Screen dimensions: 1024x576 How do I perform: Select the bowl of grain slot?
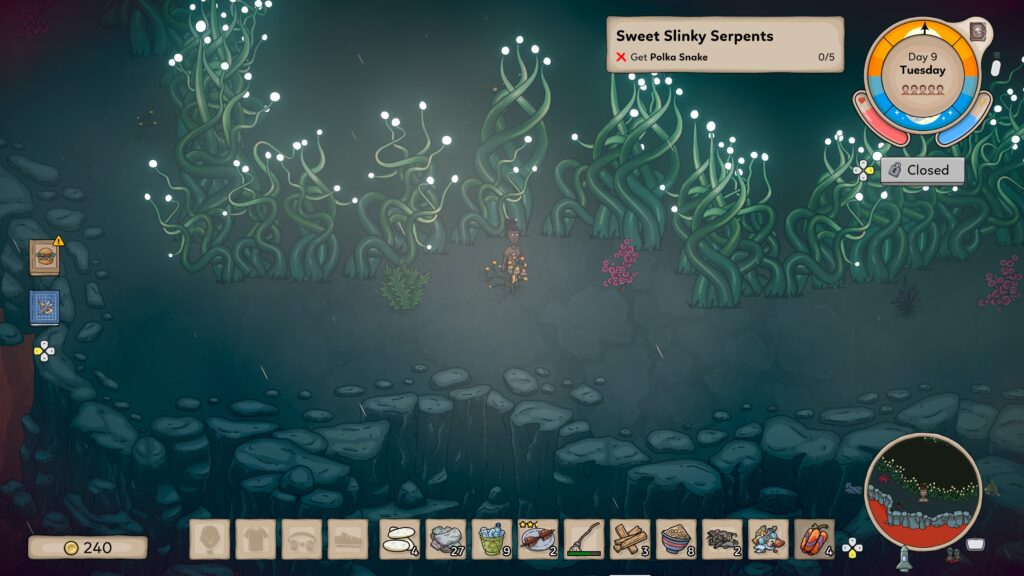click(x=676, y=539)
